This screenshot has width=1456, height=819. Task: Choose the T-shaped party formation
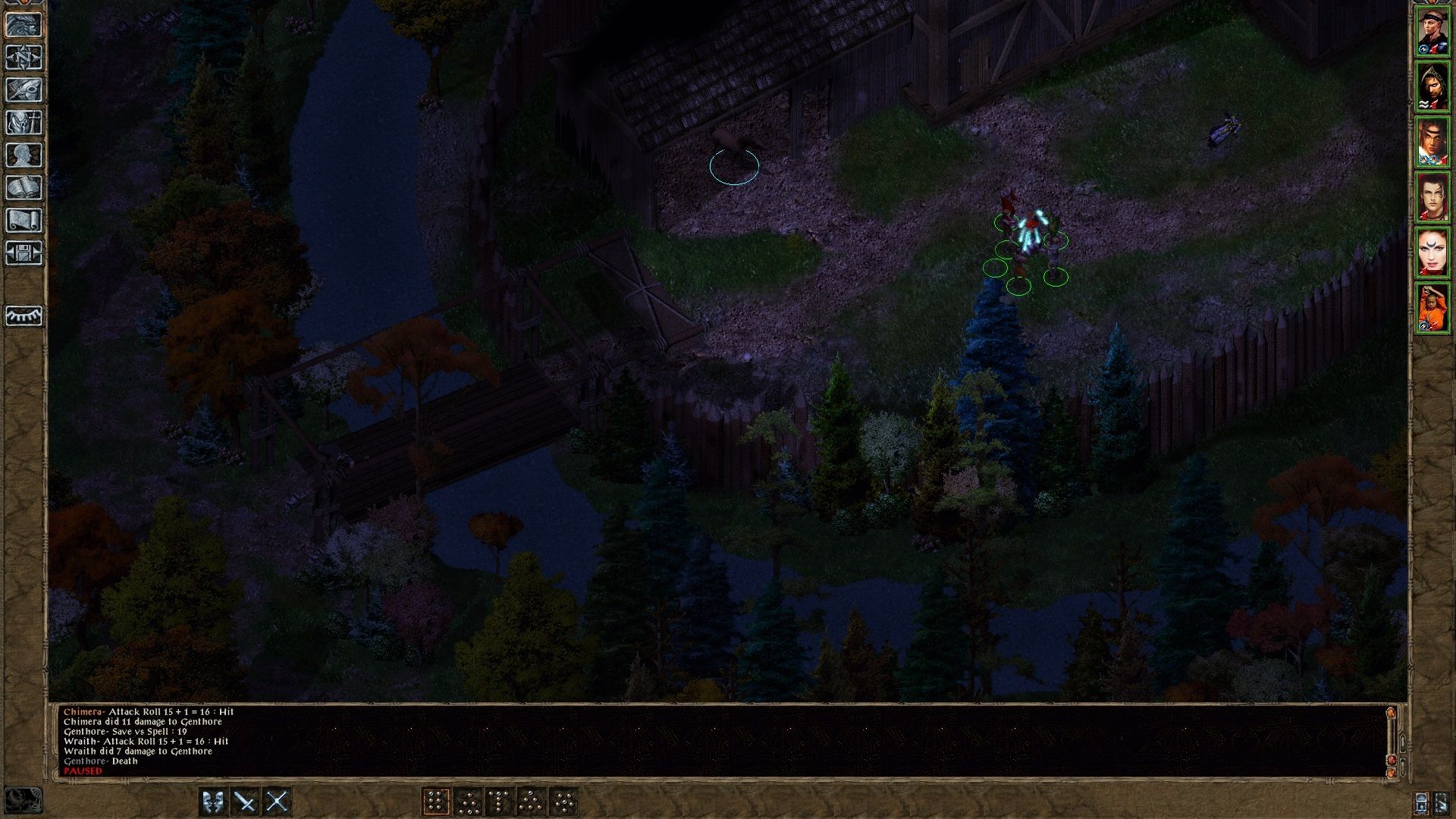tap(500, 802)
